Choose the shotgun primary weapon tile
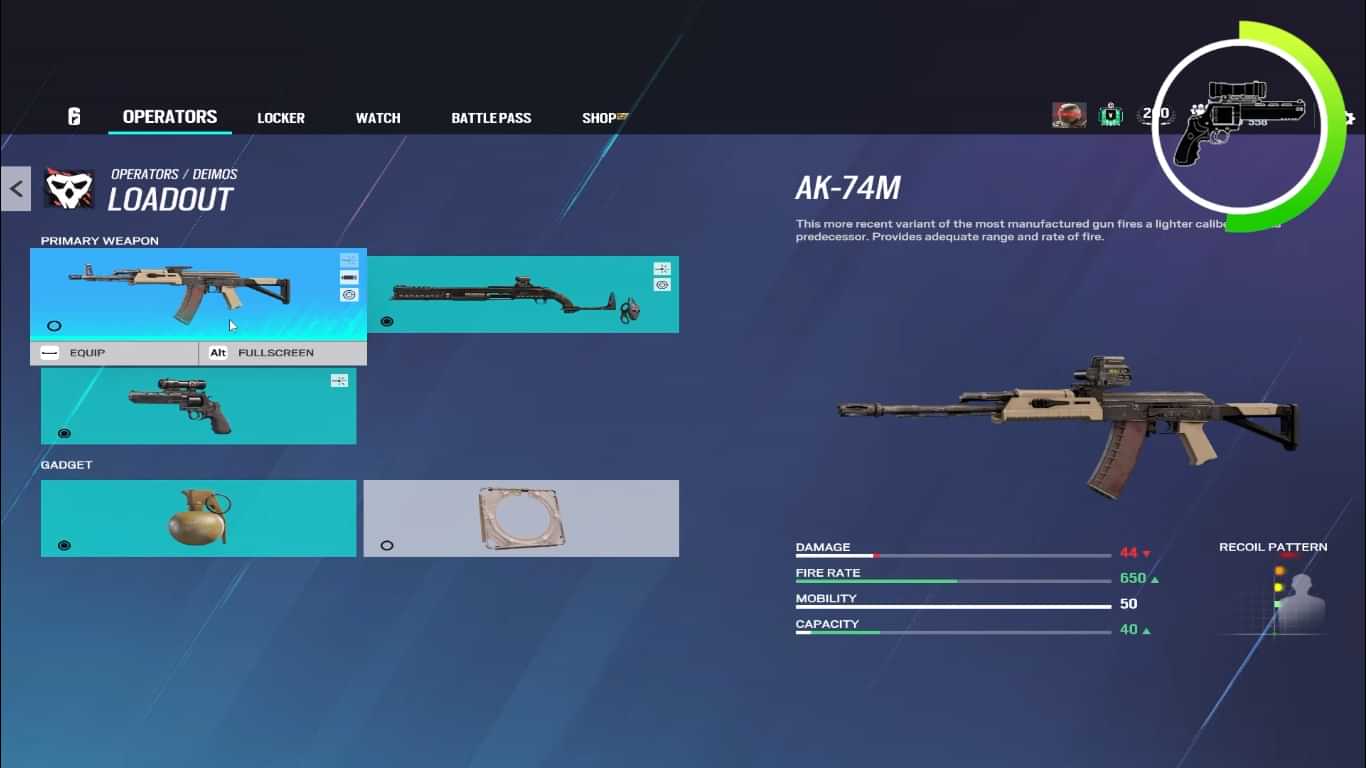The height and width of the screenshot is (768, 1366). pyautogui.click(x=522, y=294)
